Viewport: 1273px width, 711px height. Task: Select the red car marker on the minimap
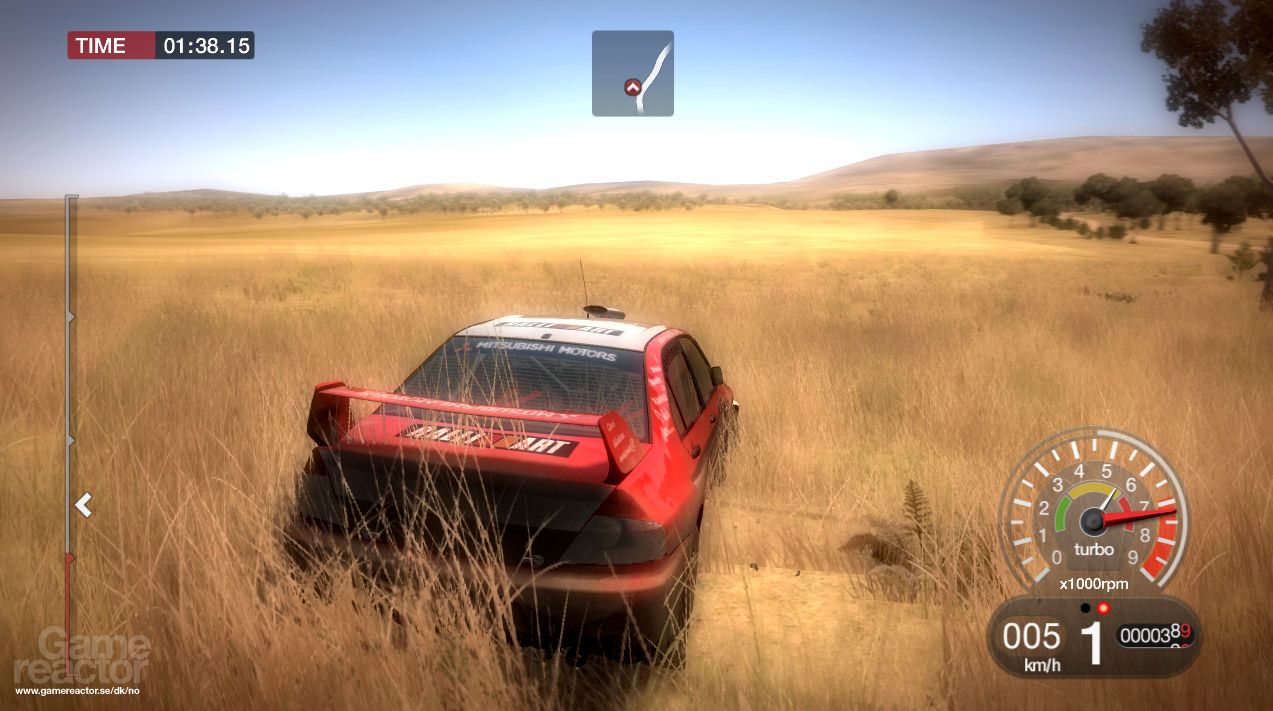[631, 88]
